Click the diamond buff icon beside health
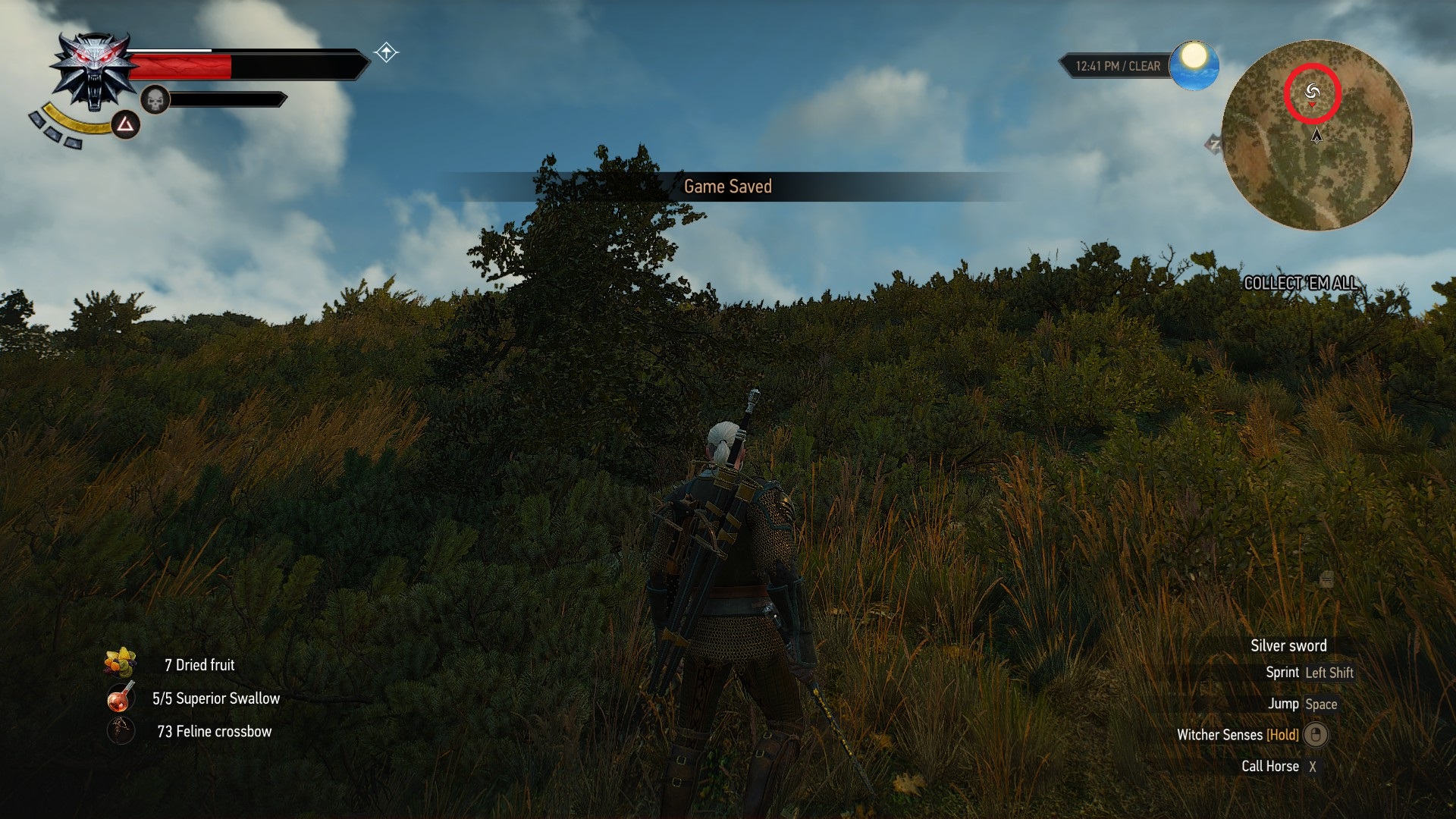 [387, 52]
